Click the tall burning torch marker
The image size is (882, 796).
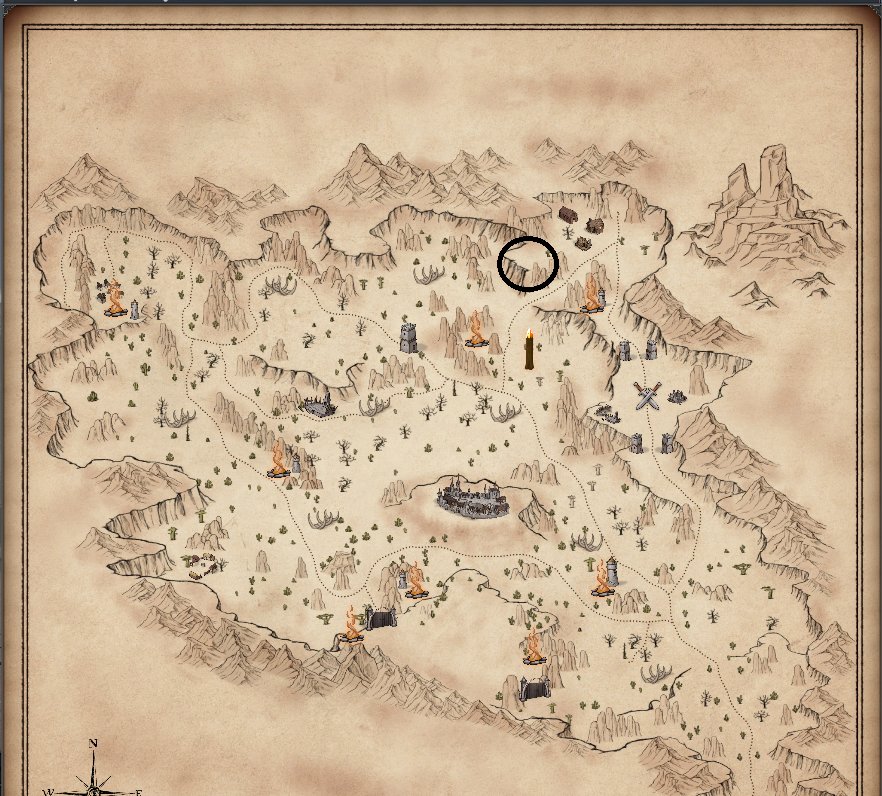pyautogui.click(x=529, y=350)
